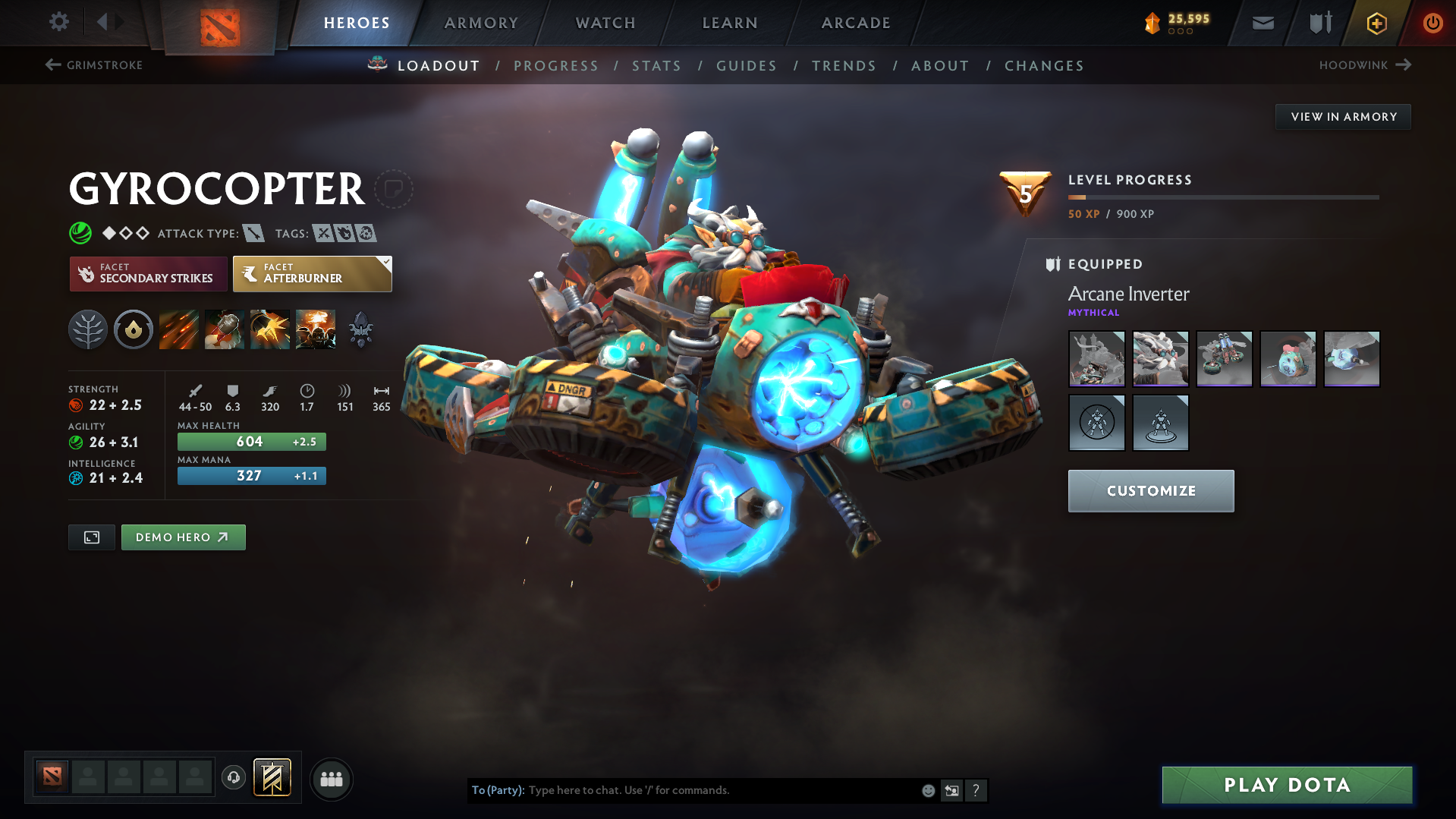Open the chat channel selector To (Party)
The height and width of the screenshot is (819, 1456).
[497, 790]
